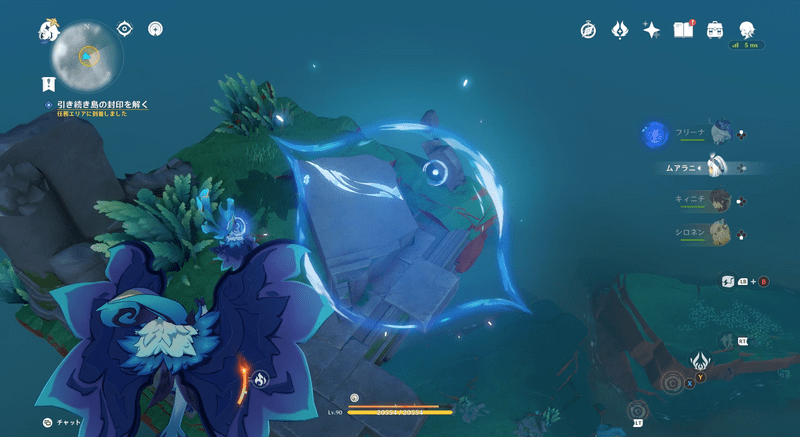The height and width of the screenshot is (437, 800).
Task: Open the winged Battle Pass icon
Action: click(x=620, y=30)
